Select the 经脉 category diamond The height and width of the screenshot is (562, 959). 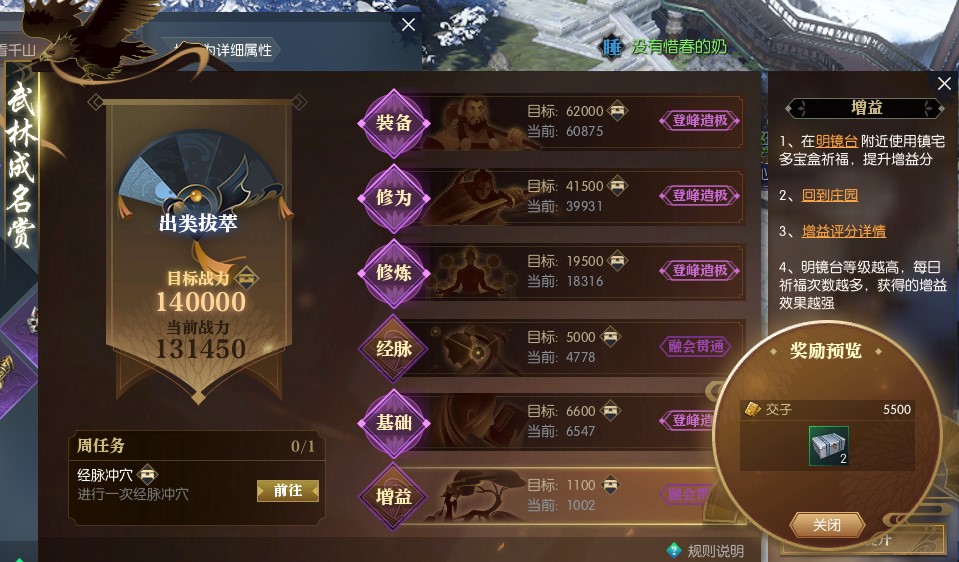pyautogui.click(x=394, y=348)
